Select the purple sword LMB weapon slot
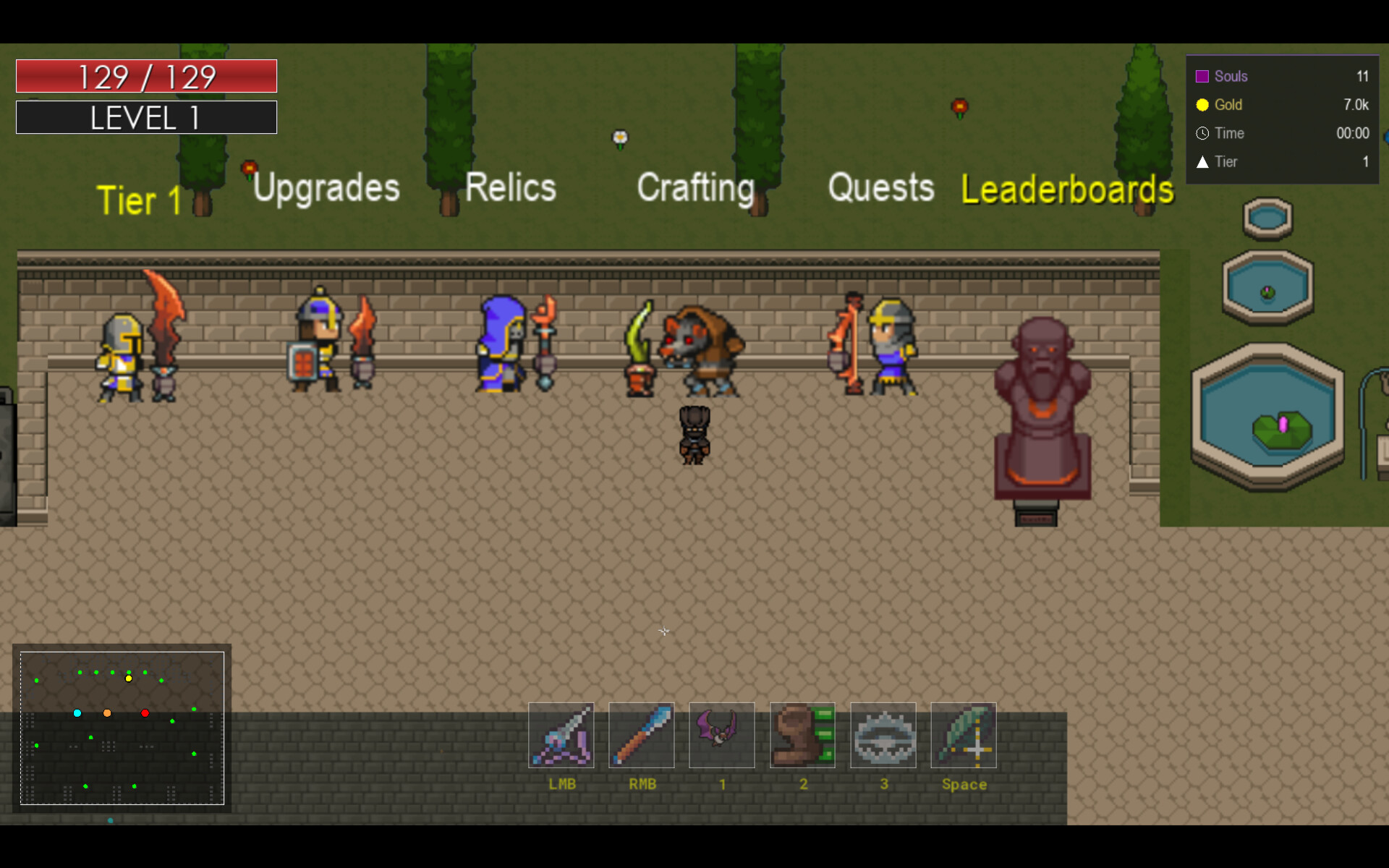The height and width of the screenshot is (868, 1389). point(563,736)
